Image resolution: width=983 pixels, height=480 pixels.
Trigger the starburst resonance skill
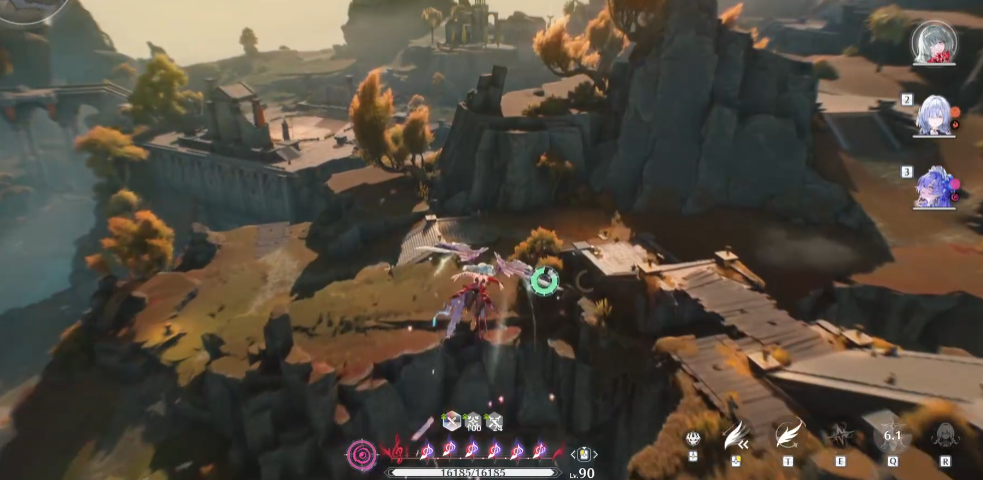[839, 435]
